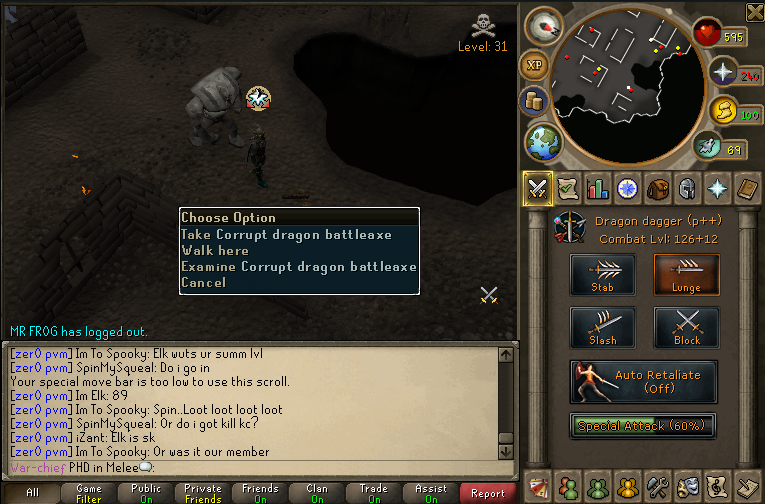
Task: Close the interface with the X button
Action: click(x=754, y=12)
